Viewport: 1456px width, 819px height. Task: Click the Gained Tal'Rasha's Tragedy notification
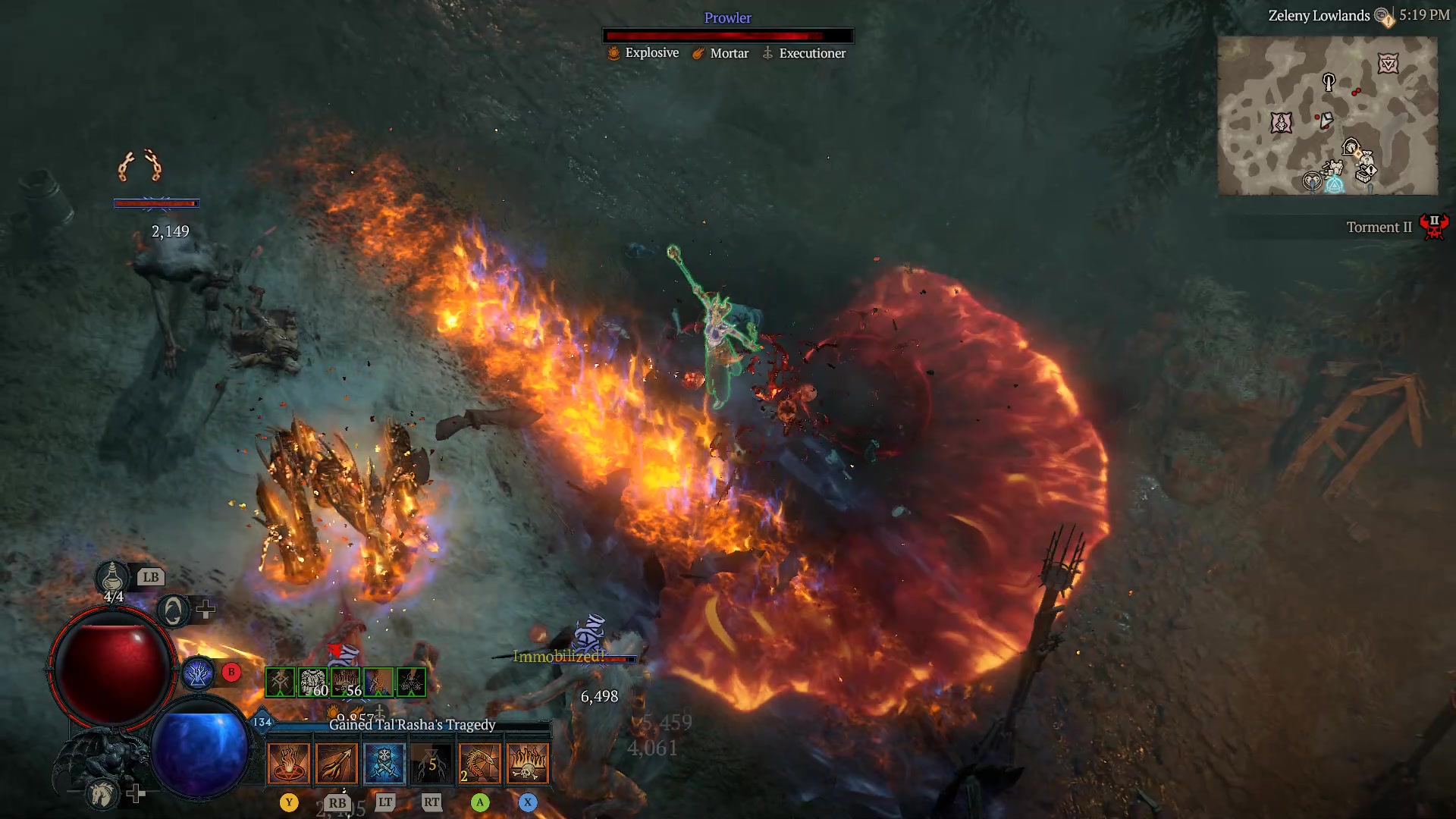click(x=410, y=724)
